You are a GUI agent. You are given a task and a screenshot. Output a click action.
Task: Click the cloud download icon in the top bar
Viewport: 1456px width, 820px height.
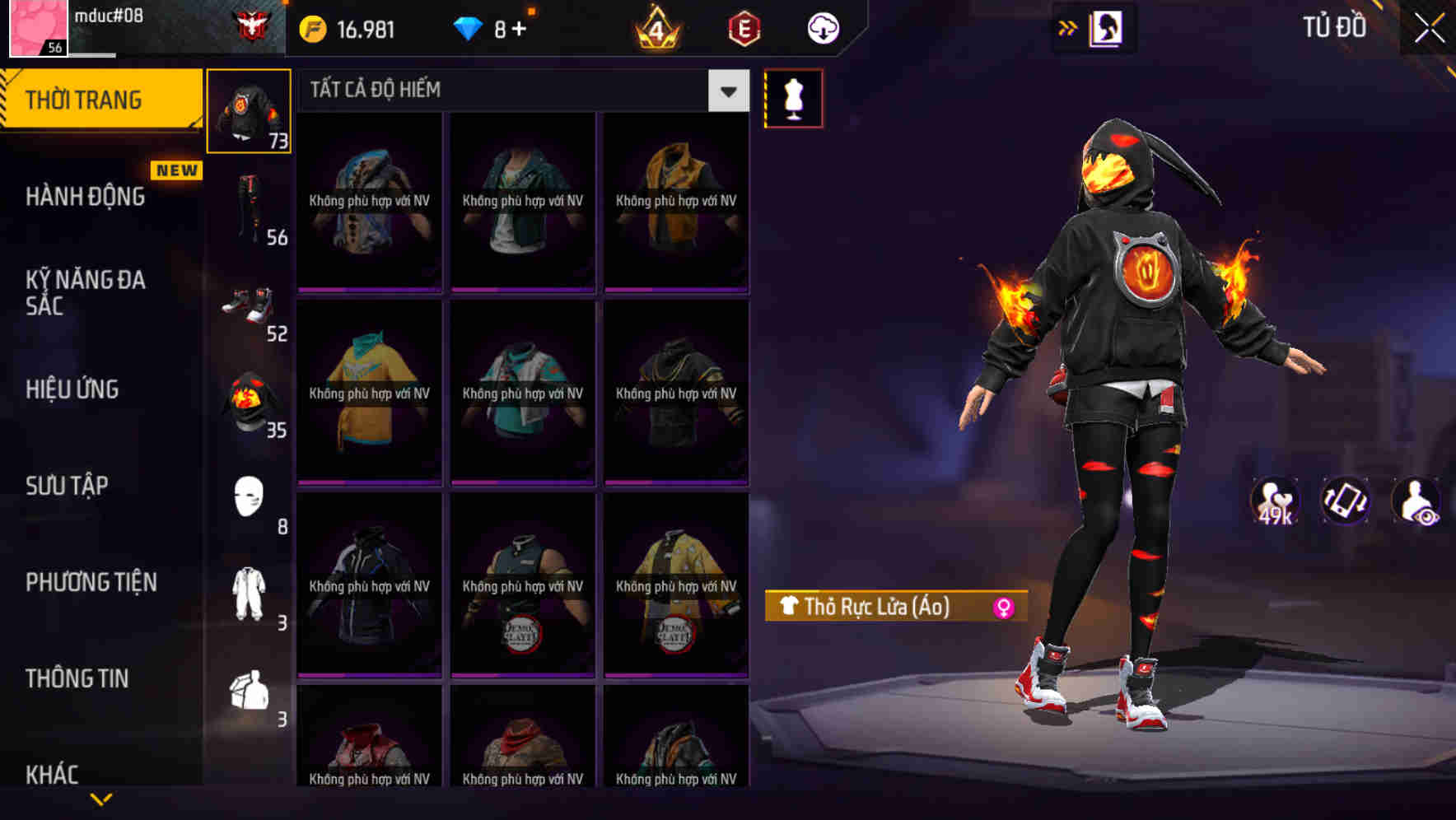[x=821, y=27]
